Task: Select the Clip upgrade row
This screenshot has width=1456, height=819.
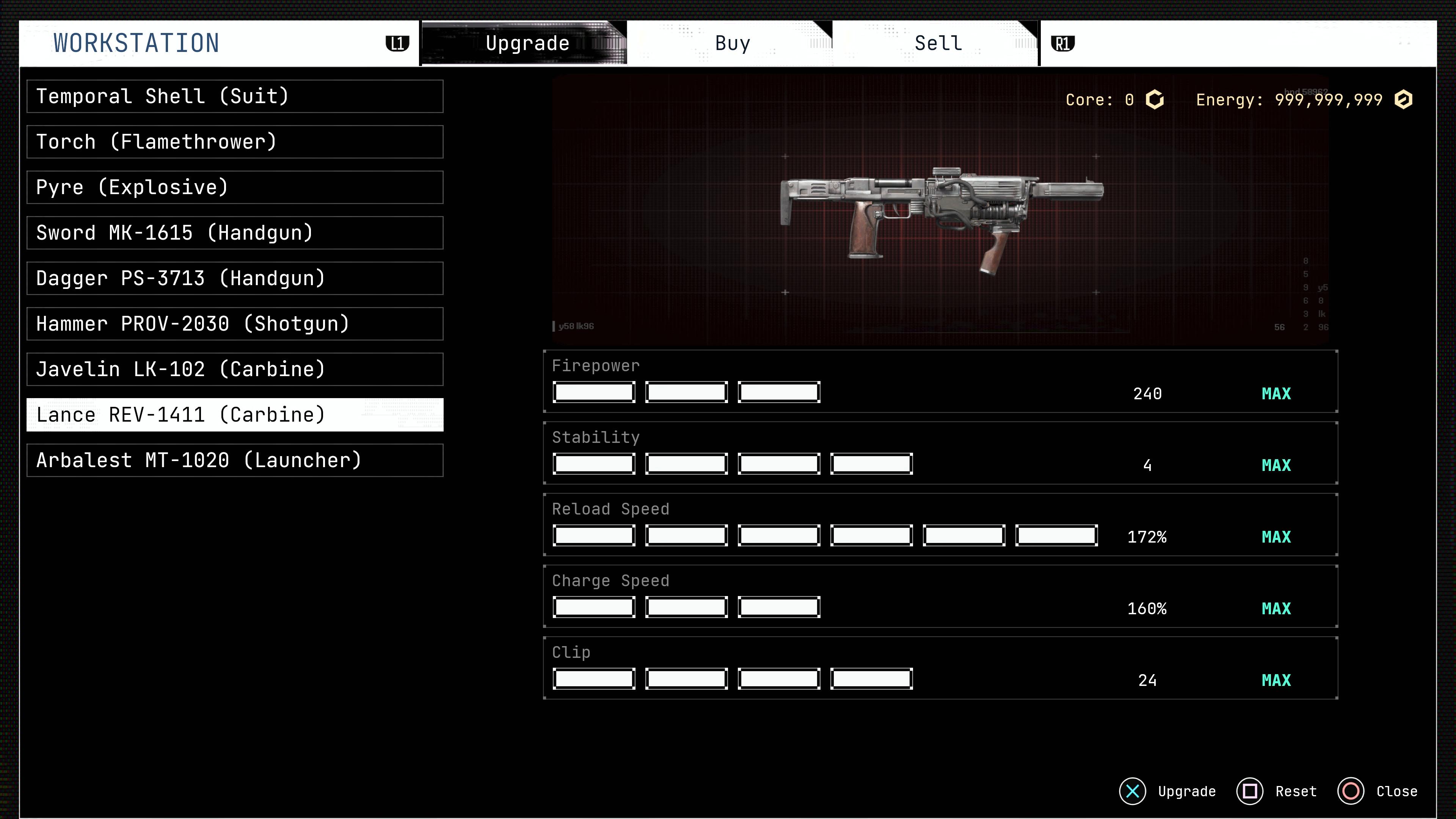Action: coord(940,668)
